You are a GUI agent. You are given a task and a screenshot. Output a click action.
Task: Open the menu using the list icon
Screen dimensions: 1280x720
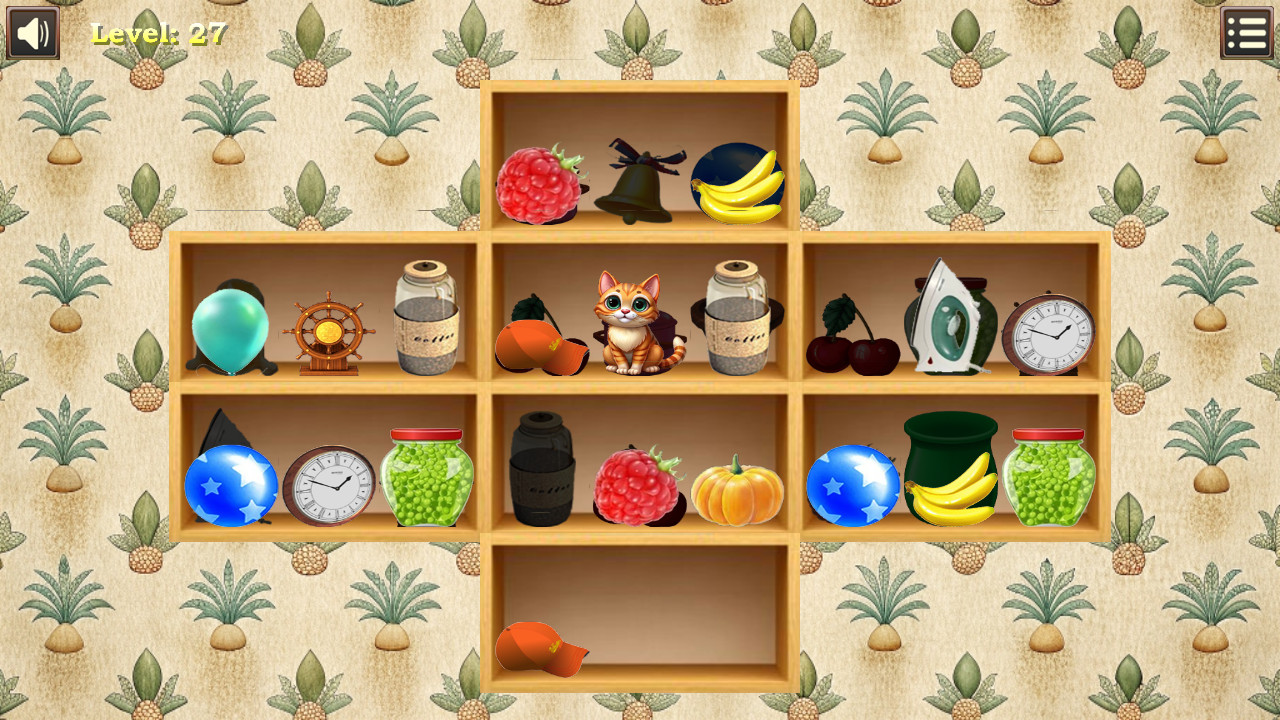pos(1246,31)
